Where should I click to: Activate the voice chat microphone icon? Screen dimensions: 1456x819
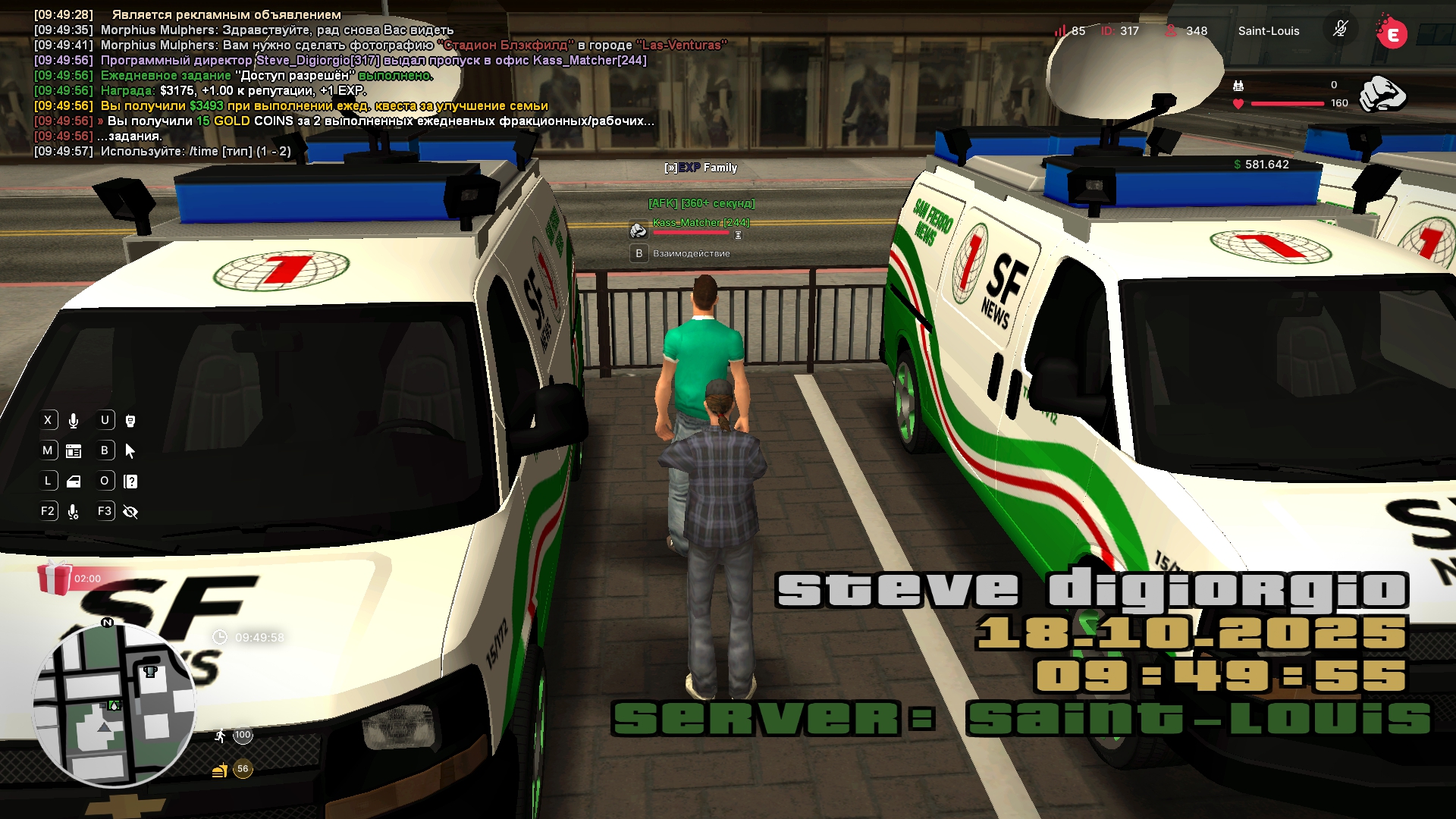coord(74,421)
